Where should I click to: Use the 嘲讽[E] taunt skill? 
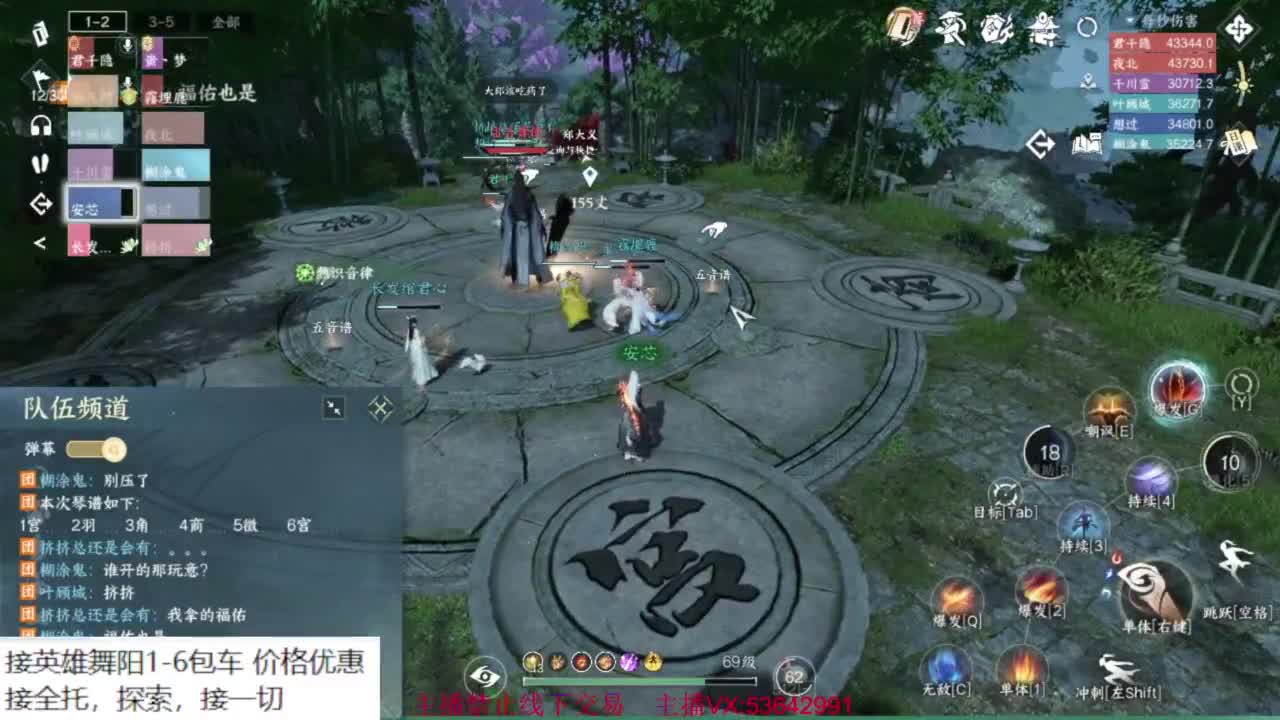tap(1113, 404)
